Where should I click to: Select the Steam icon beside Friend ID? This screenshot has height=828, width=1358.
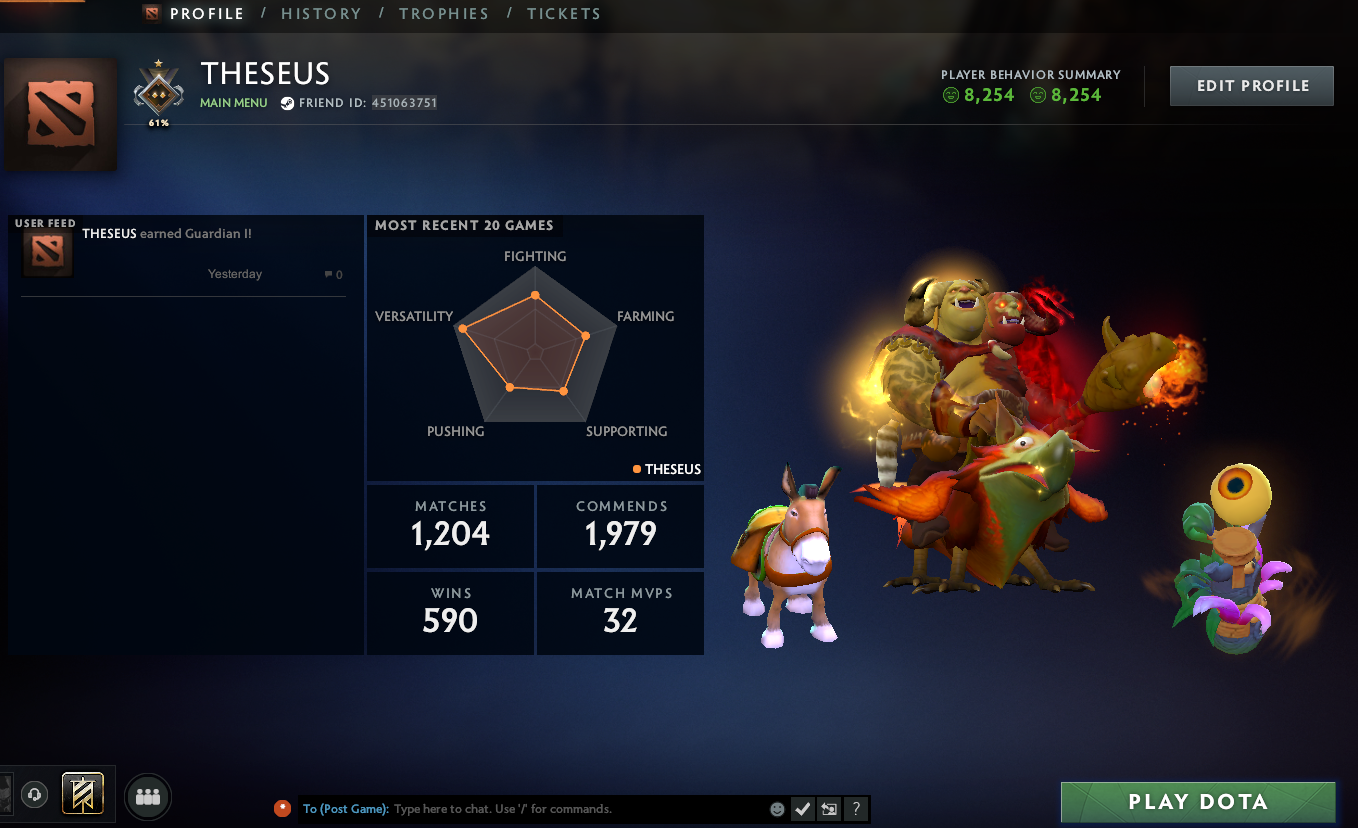click(x=287, y=101)
